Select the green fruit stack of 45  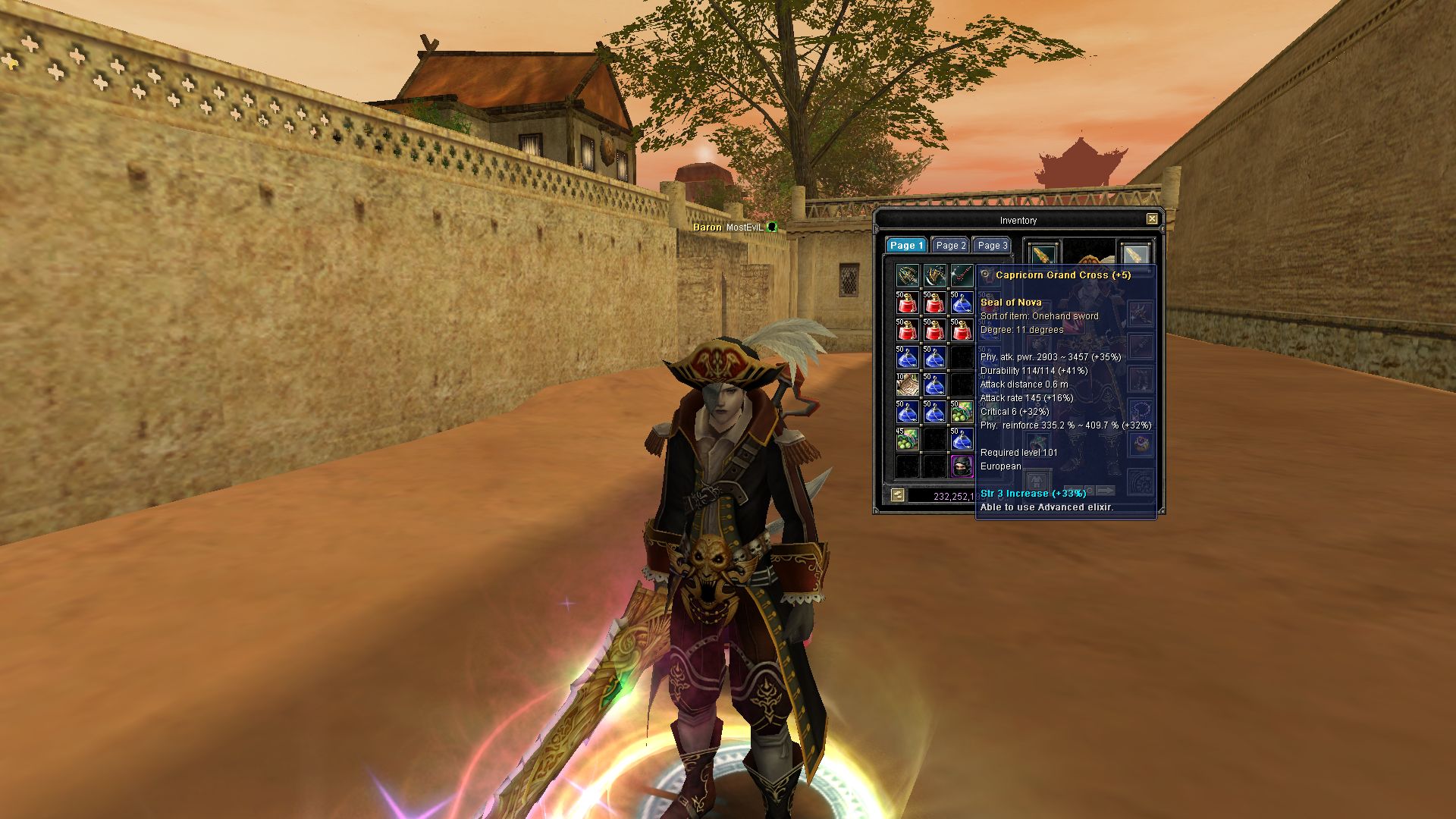click(907, 439)
